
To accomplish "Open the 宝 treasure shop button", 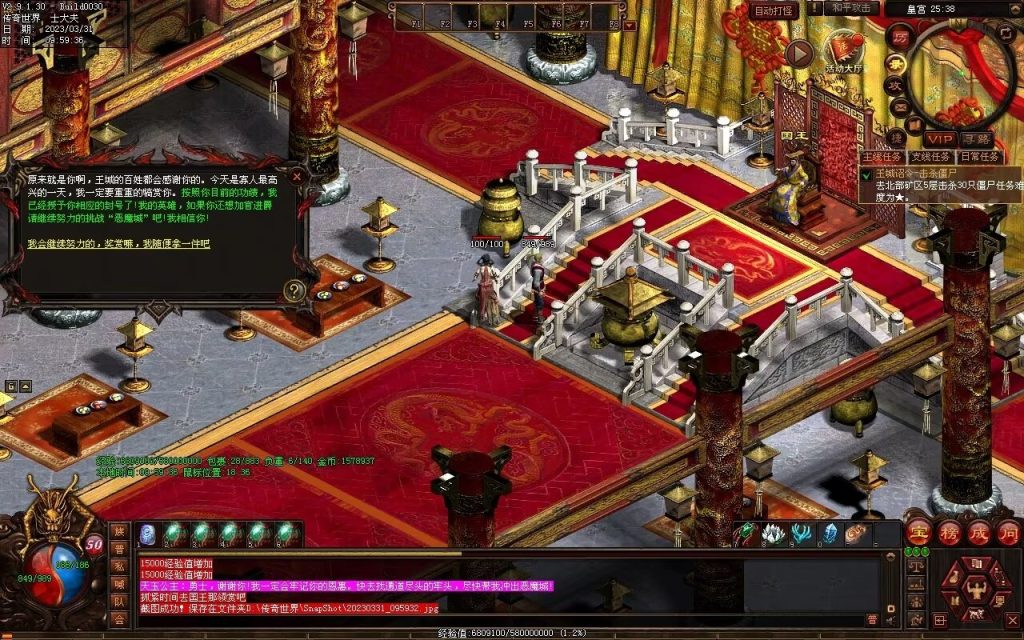I will point(918,531).
